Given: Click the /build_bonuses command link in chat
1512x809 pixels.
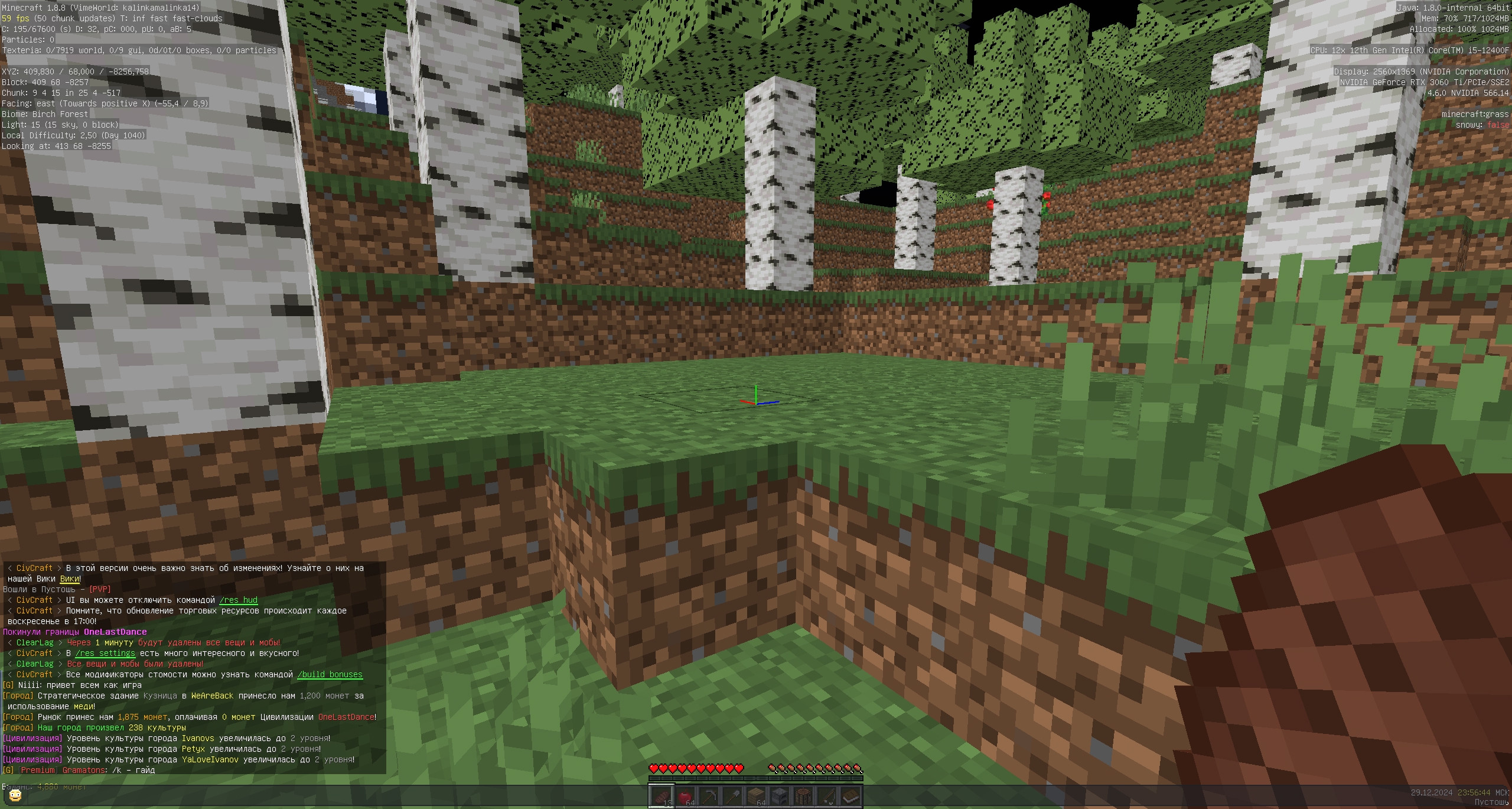Looking at the screenshot, I should 329,674.
